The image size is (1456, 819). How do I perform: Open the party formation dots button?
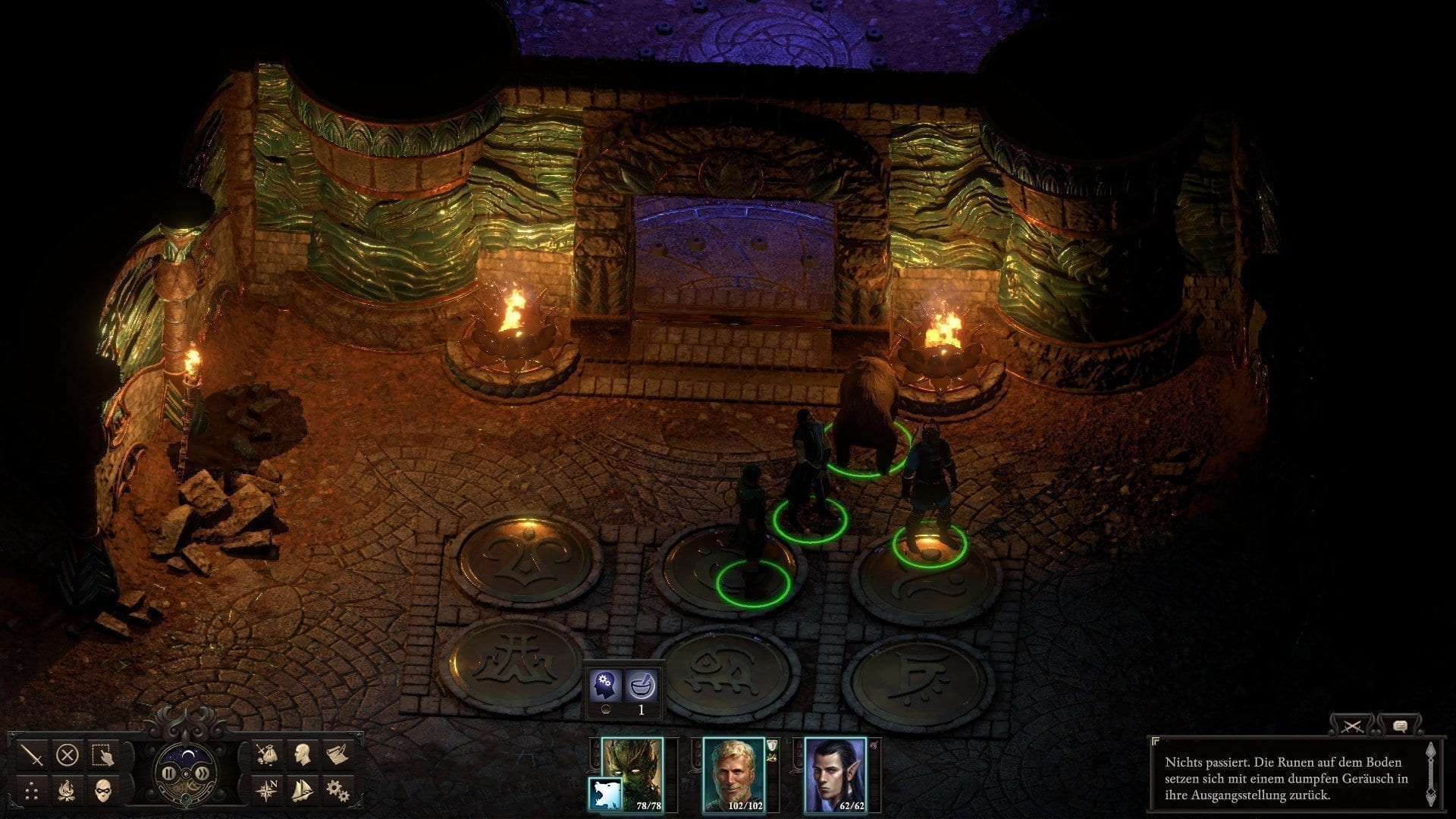(32, 792)
